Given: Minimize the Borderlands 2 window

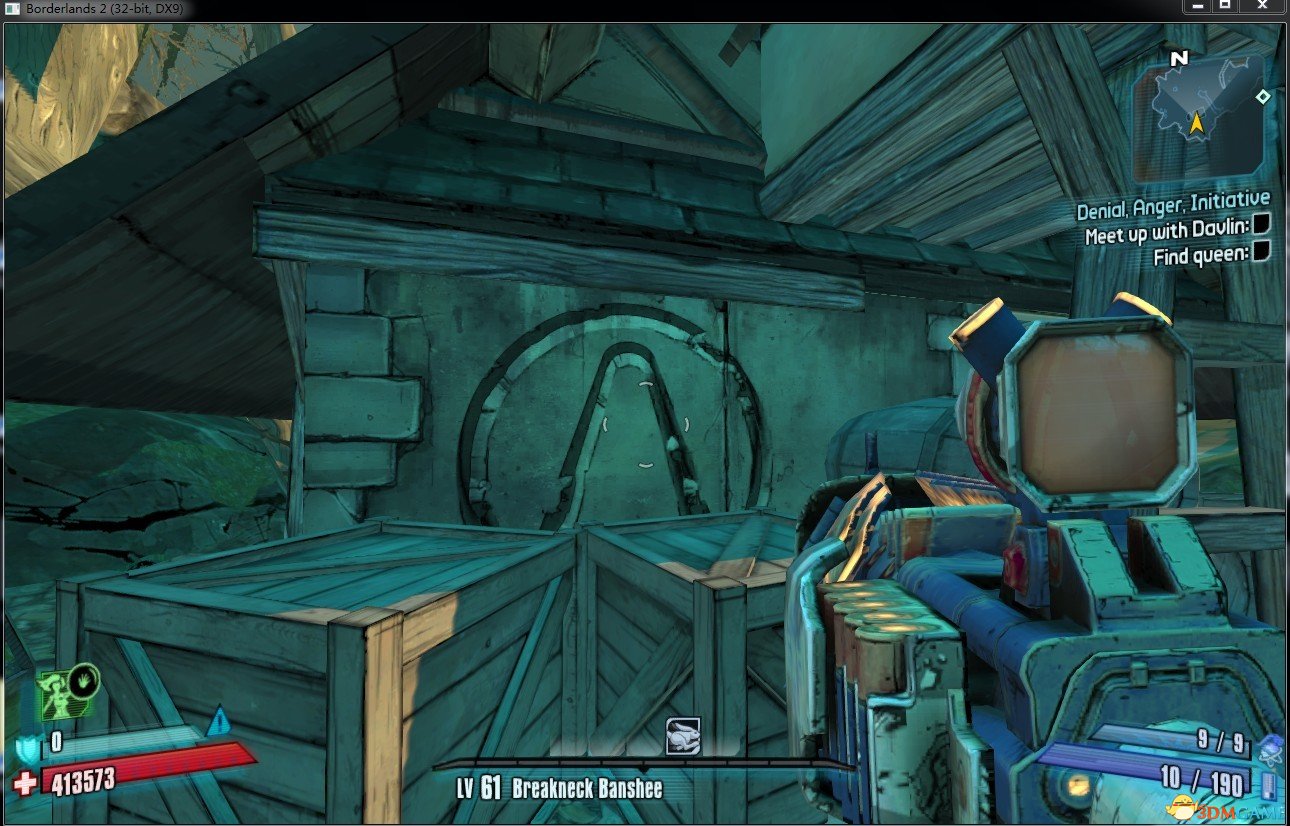Looking at the screenshot, I should (1196, 7).
